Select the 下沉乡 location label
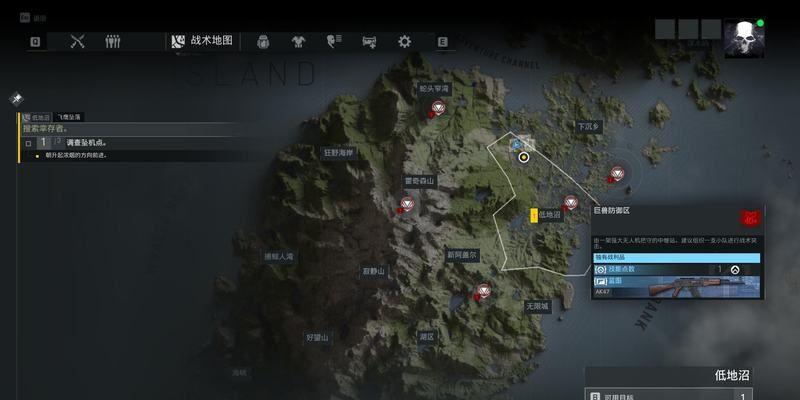This screenshot has height=400, width=800. 589,127
